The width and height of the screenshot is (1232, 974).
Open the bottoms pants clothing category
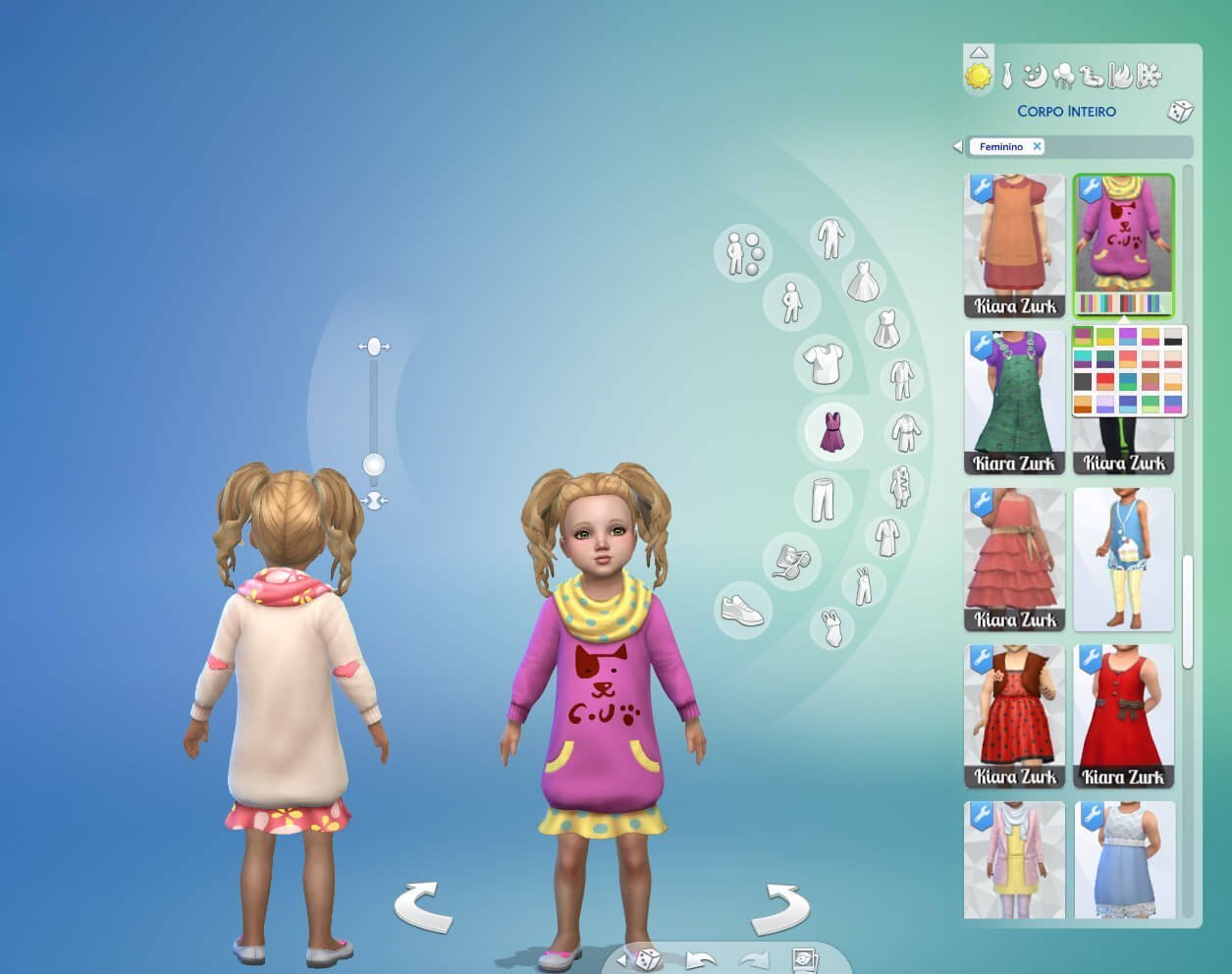coord(823,499)
